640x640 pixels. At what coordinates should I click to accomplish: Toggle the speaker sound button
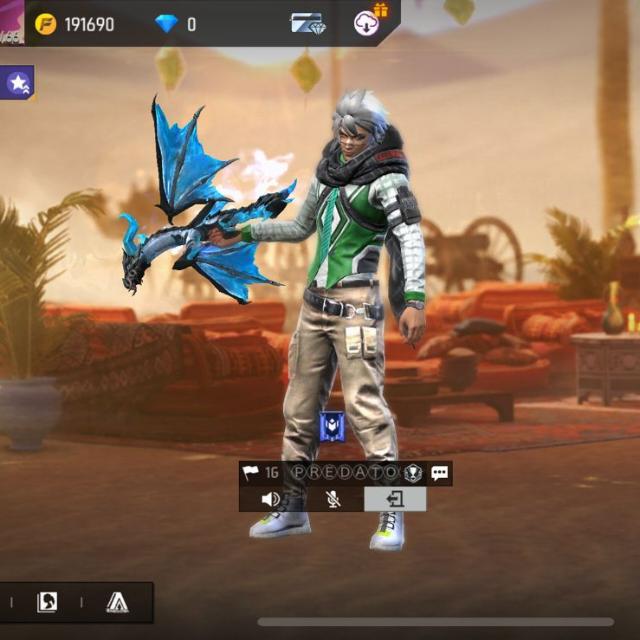(x=270, y=499)
